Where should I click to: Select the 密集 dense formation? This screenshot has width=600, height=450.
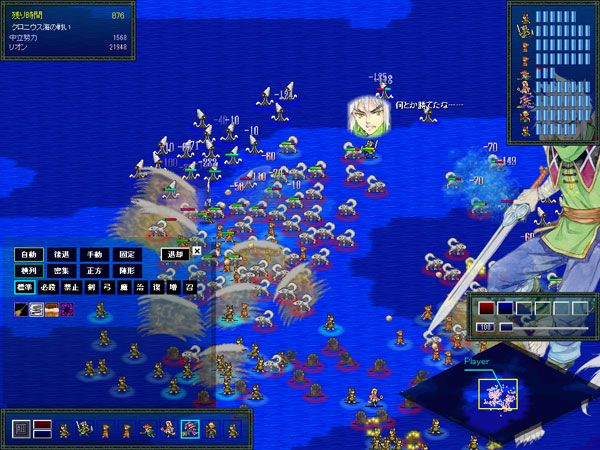(61, 270)
